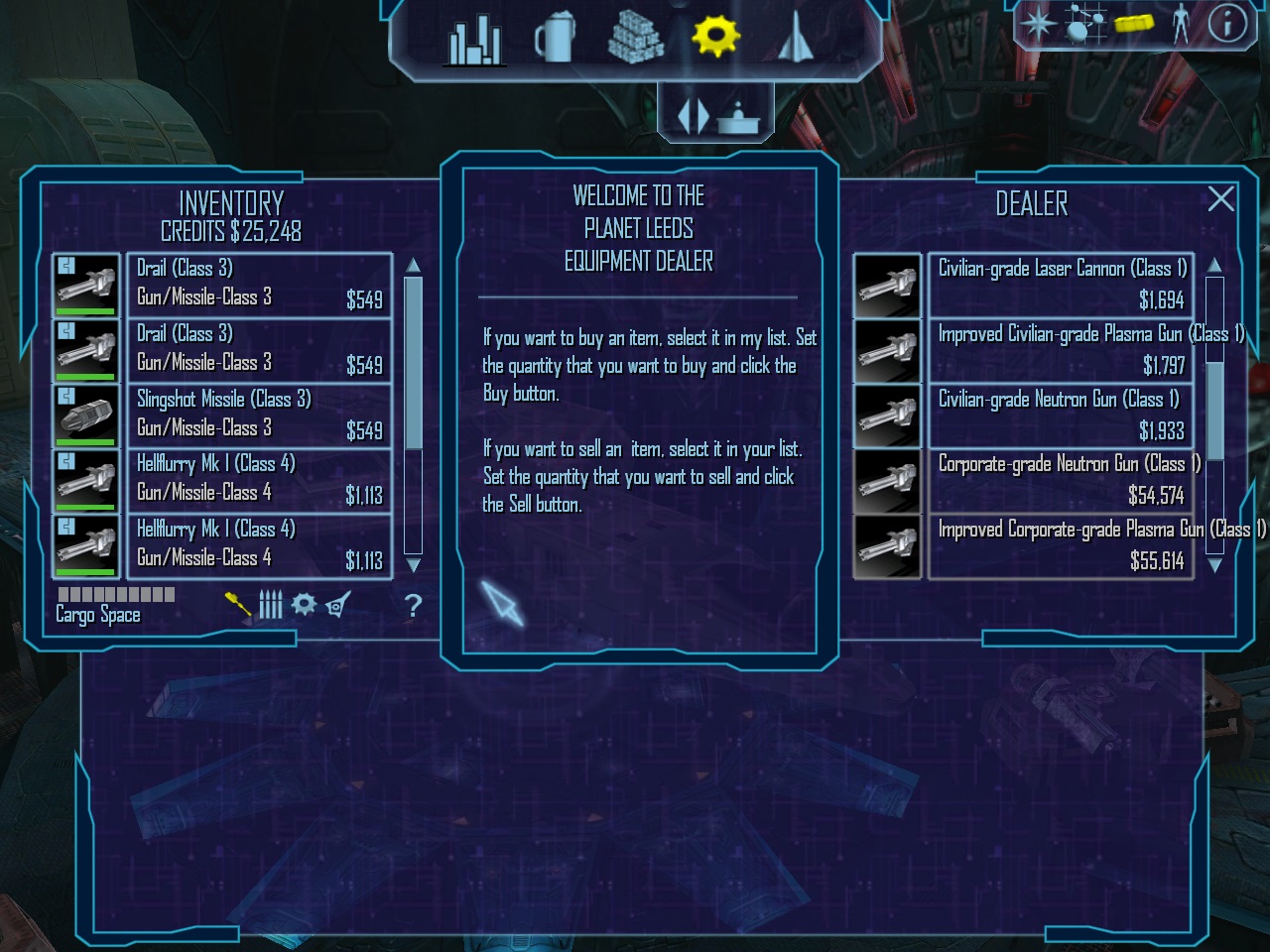1270x952 pixels.
Task: Click the yellow gear equipment icon
Action: pyautogui.click(x=715, y=37)
